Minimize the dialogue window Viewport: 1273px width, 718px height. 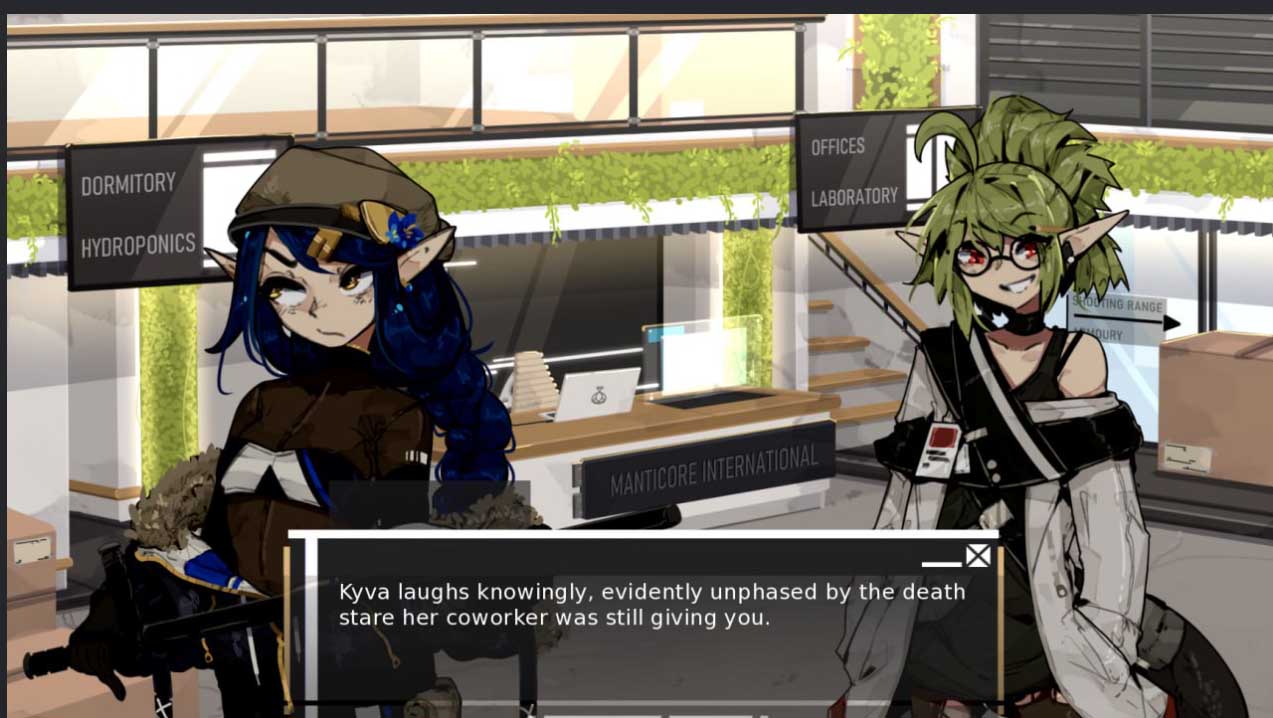941,563
